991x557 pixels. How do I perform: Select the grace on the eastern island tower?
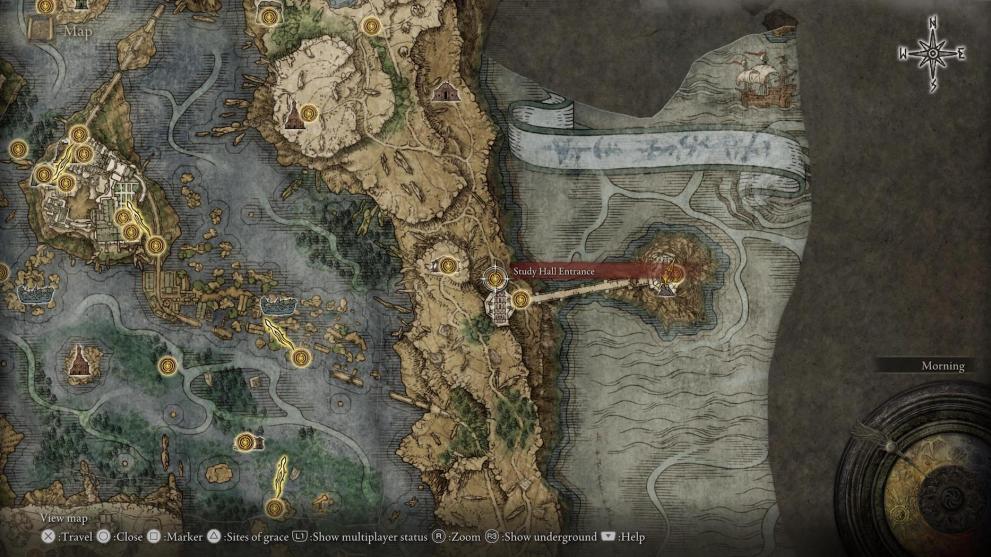(x=674, y=271)
